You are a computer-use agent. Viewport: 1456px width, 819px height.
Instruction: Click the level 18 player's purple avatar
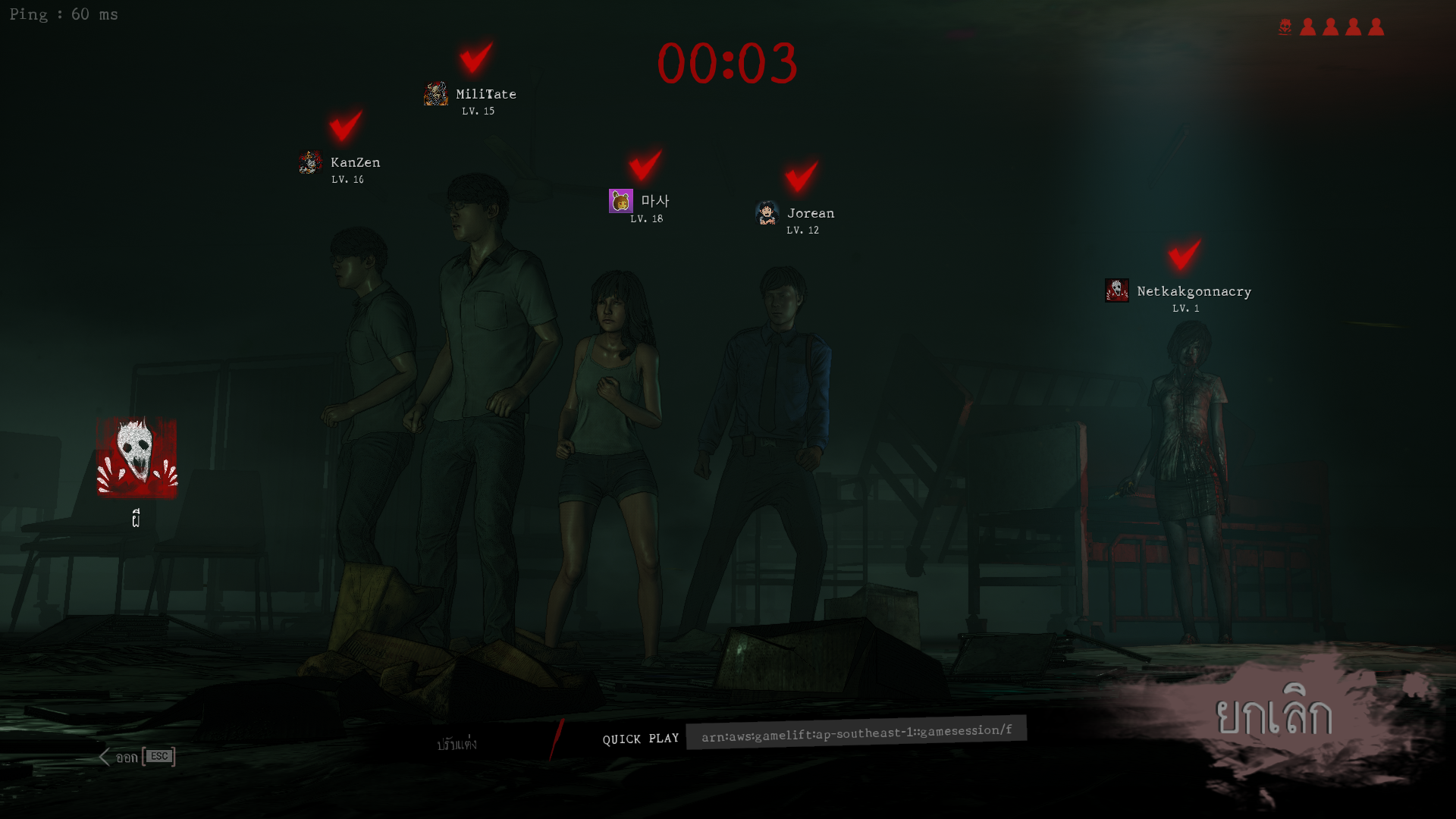620,201
